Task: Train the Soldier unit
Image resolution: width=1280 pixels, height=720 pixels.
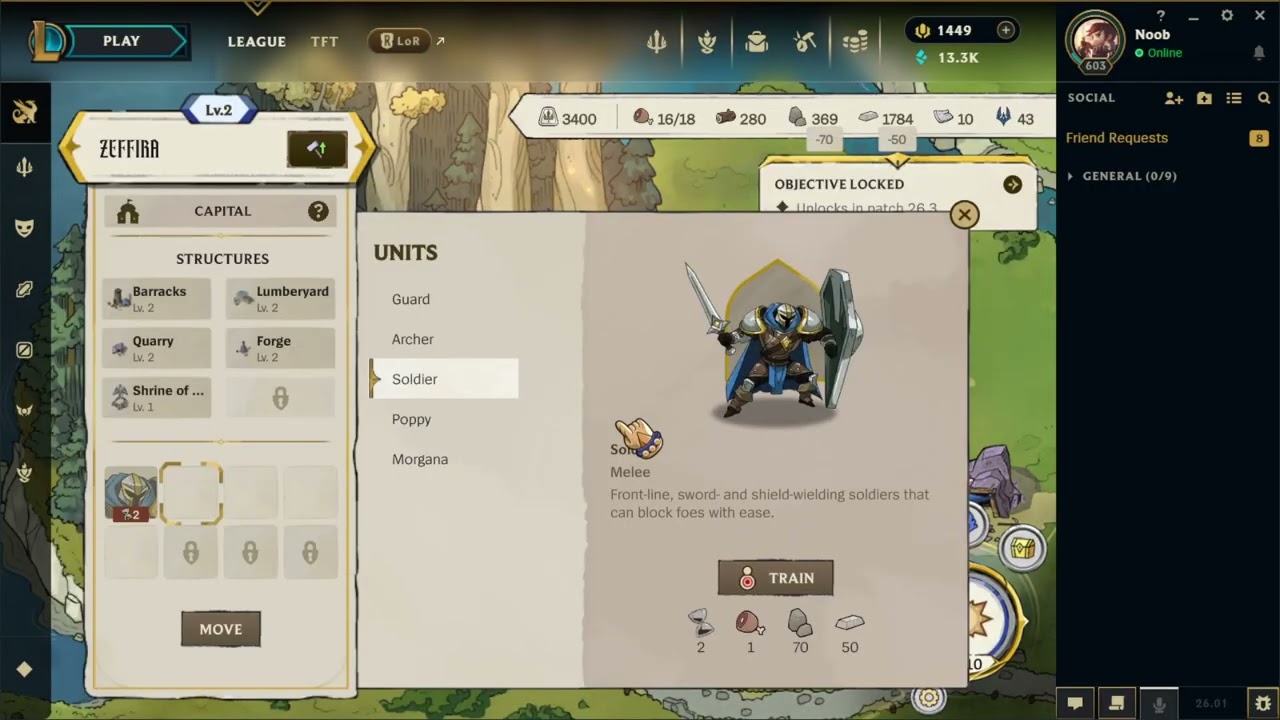Action: tap(775, 578)
